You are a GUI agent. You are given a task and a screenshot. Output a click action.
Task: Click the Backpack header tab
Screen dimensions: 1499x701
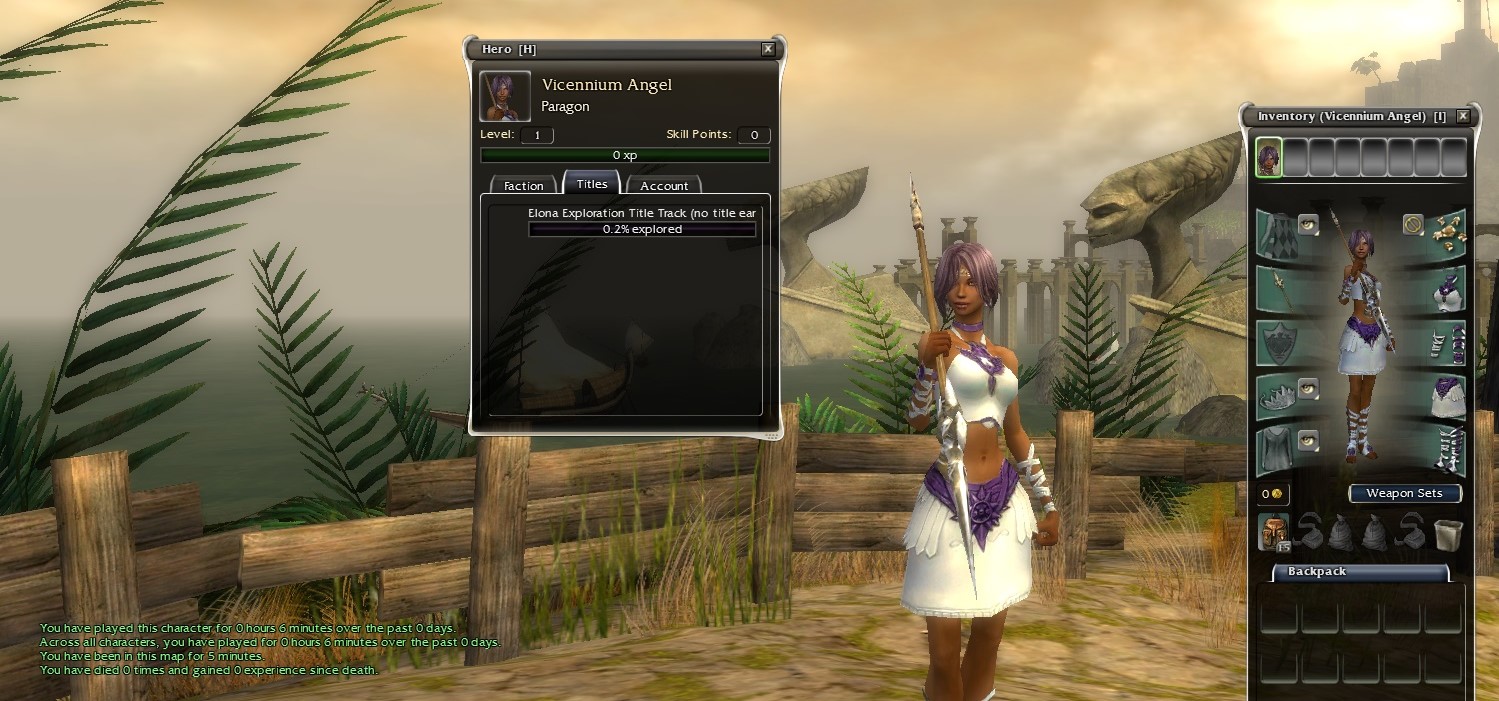click(1360, 572)
